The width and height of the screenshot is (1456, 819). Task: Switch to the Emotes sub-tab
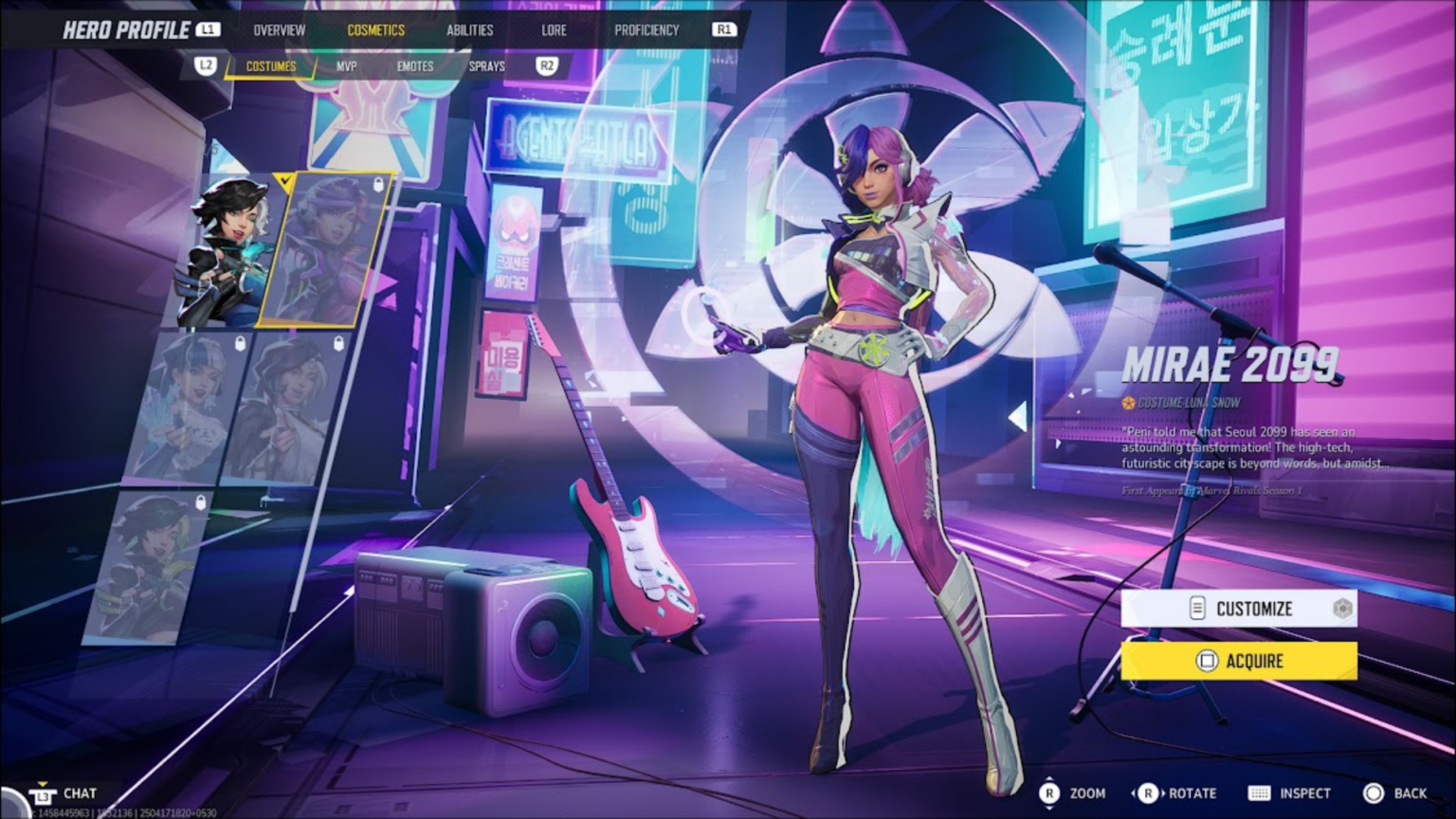tap(414, 66)
